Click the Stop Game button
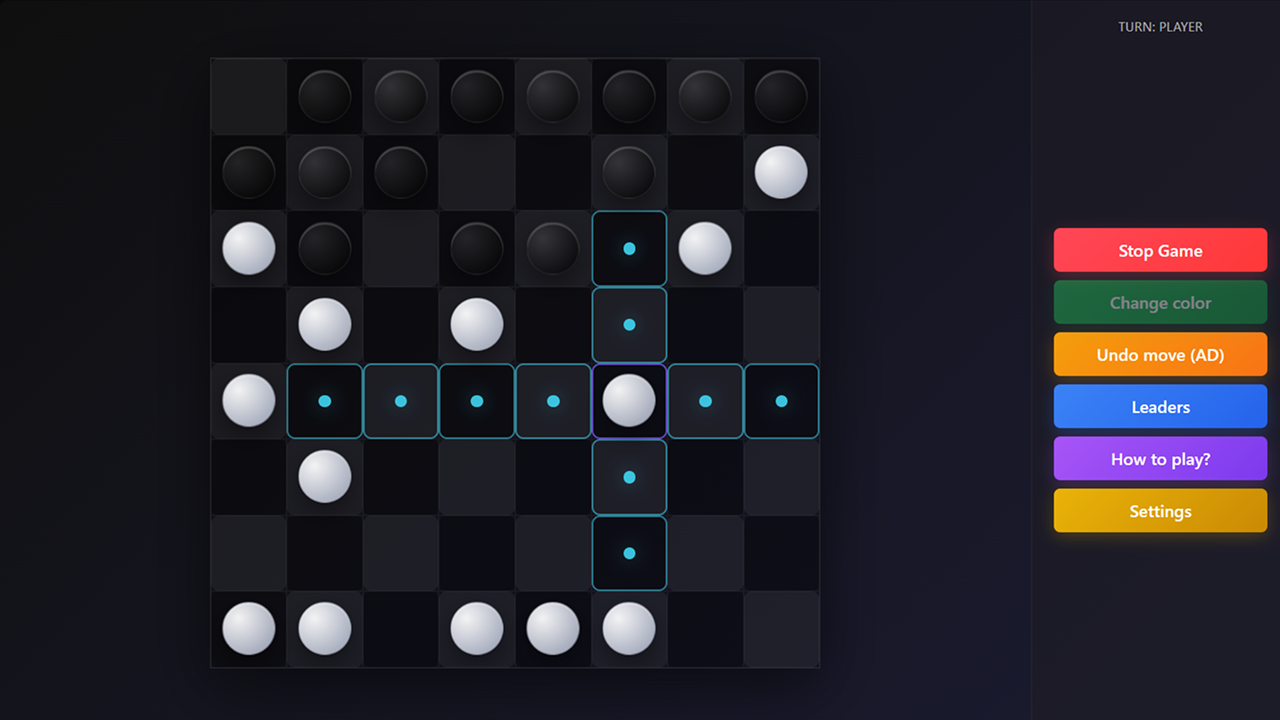Image resolution: width=1280 pixels, height=720 pixels. pos(1160,249)
